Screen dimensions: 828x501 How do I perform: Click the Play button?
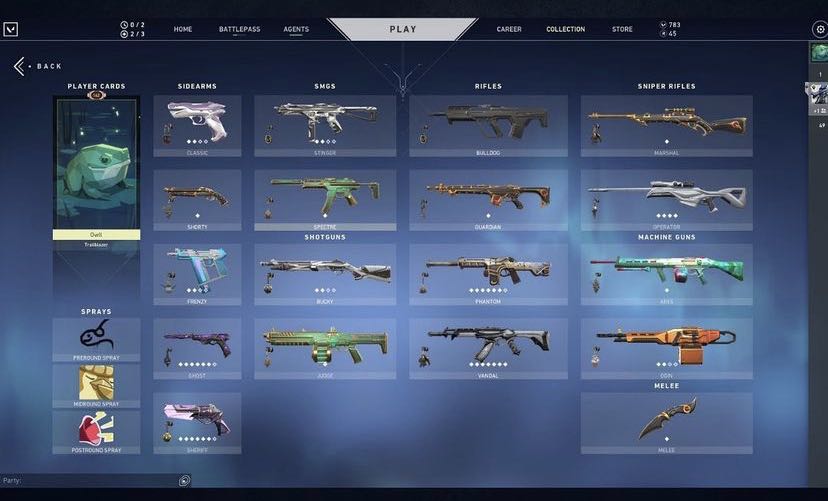click(x=403, y=29)
